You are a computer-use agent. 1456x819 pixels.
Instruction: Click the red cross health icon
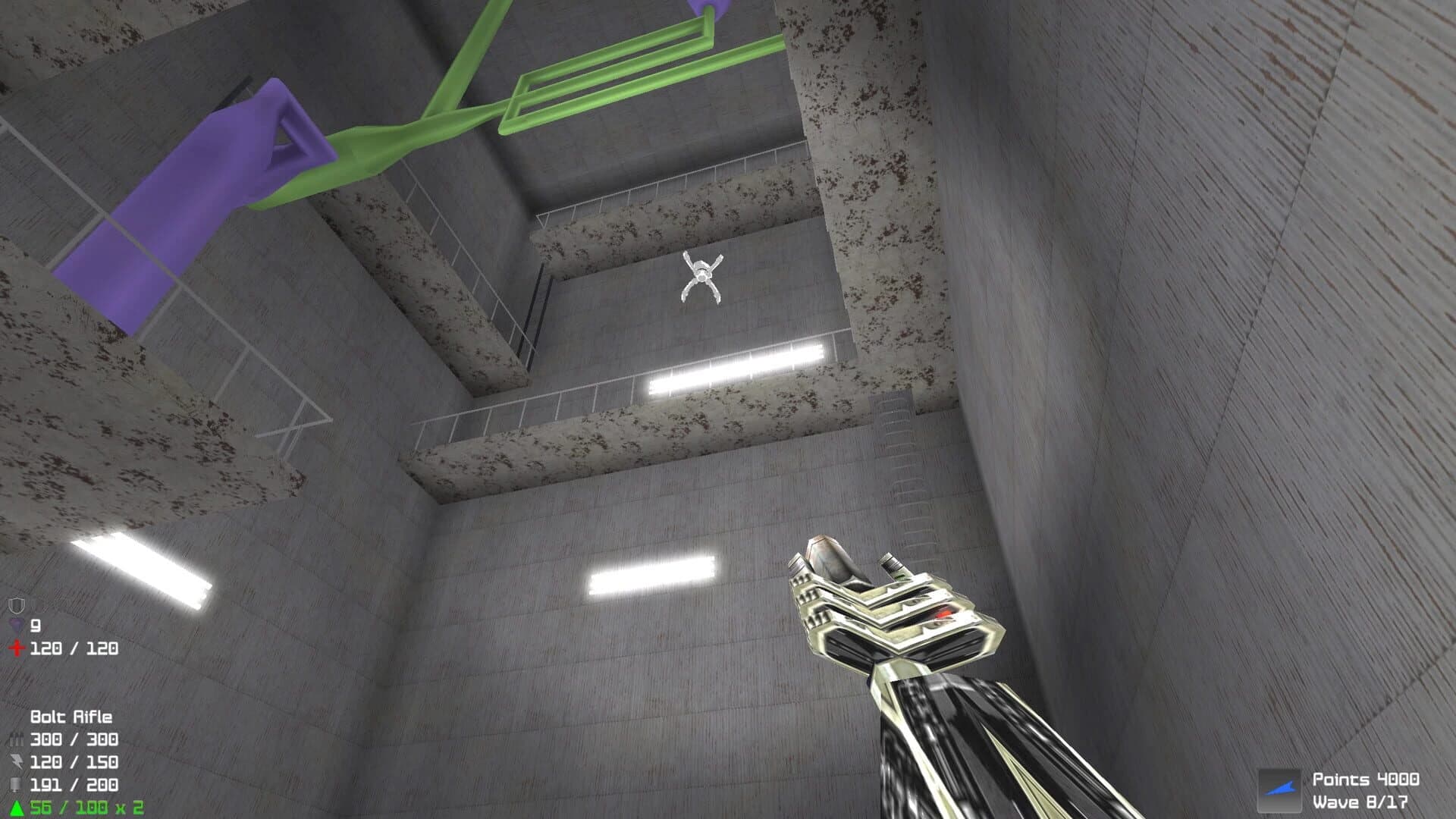[x=15, y=648]
